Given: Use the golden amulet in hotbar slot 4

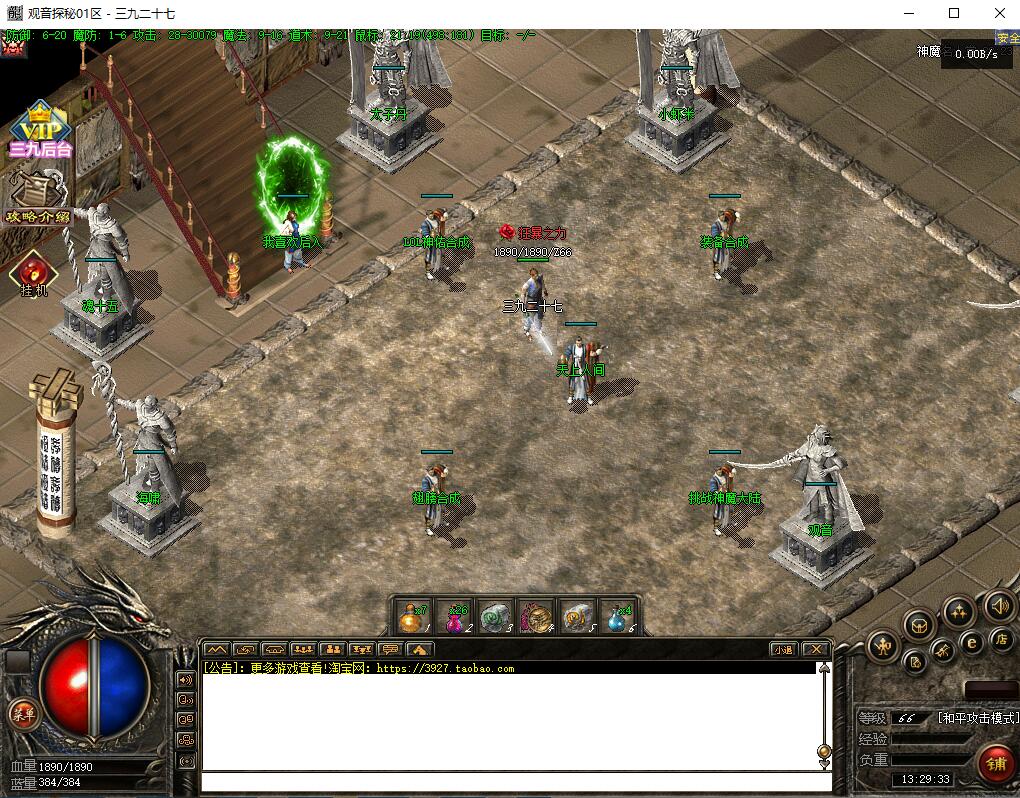Looking at the screenshot, I should (537, 618).
